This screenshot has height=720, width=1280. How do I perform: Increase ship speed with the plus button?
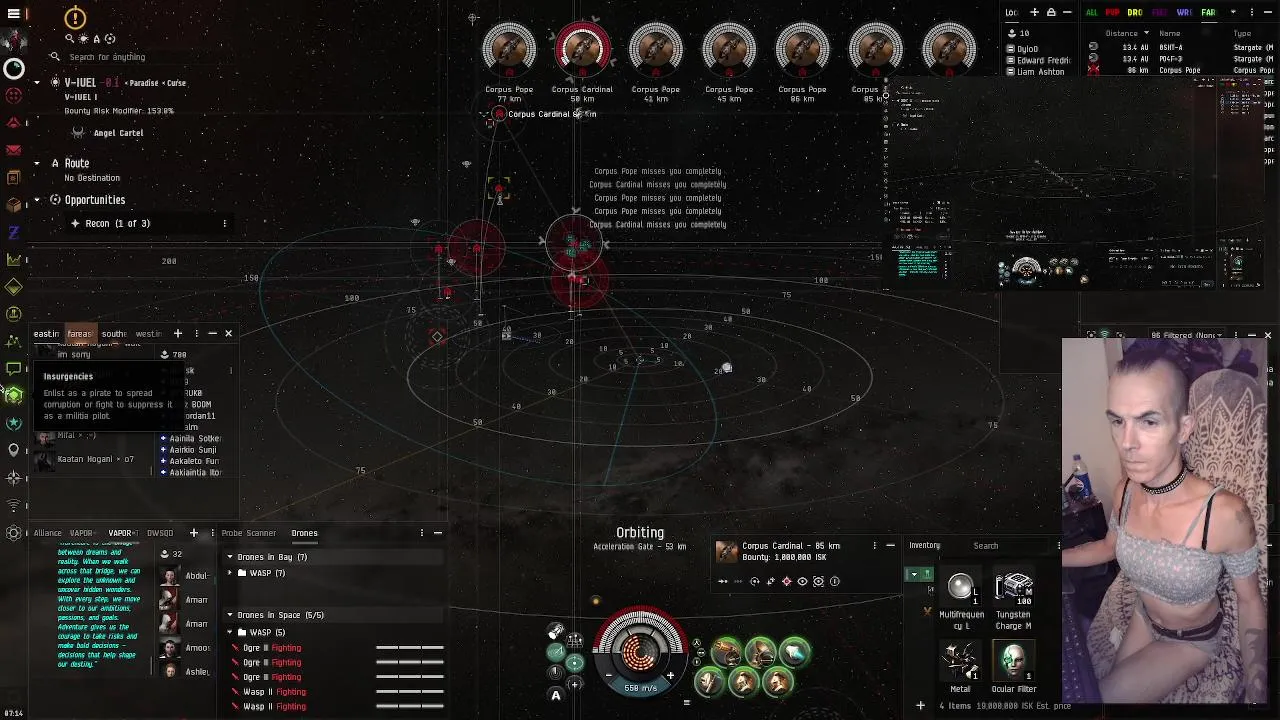click(x=670, y=675)
